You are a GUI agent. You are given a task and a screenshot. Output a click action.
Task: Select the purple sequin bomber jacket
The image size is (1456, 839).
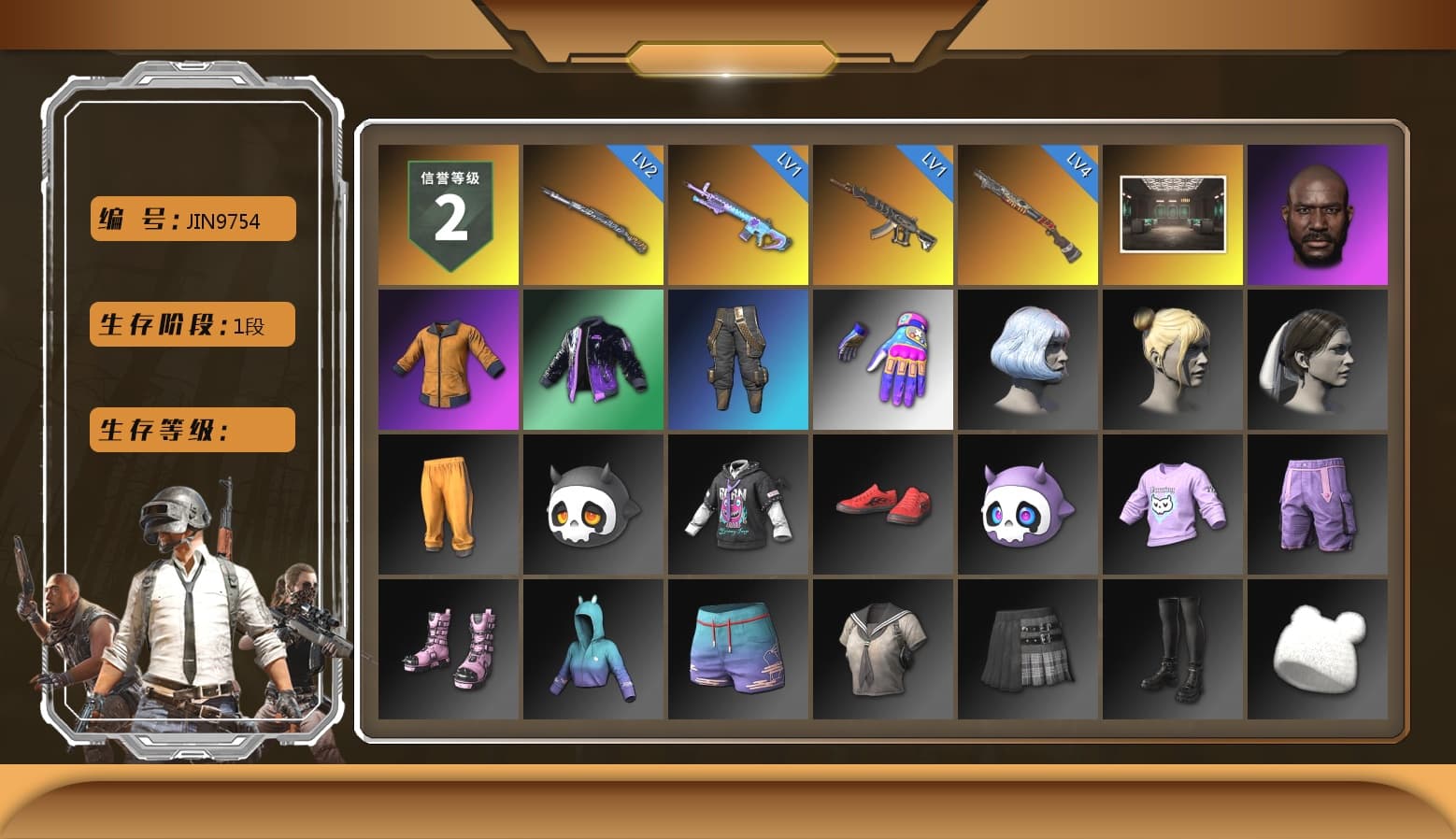coord(592,360)
